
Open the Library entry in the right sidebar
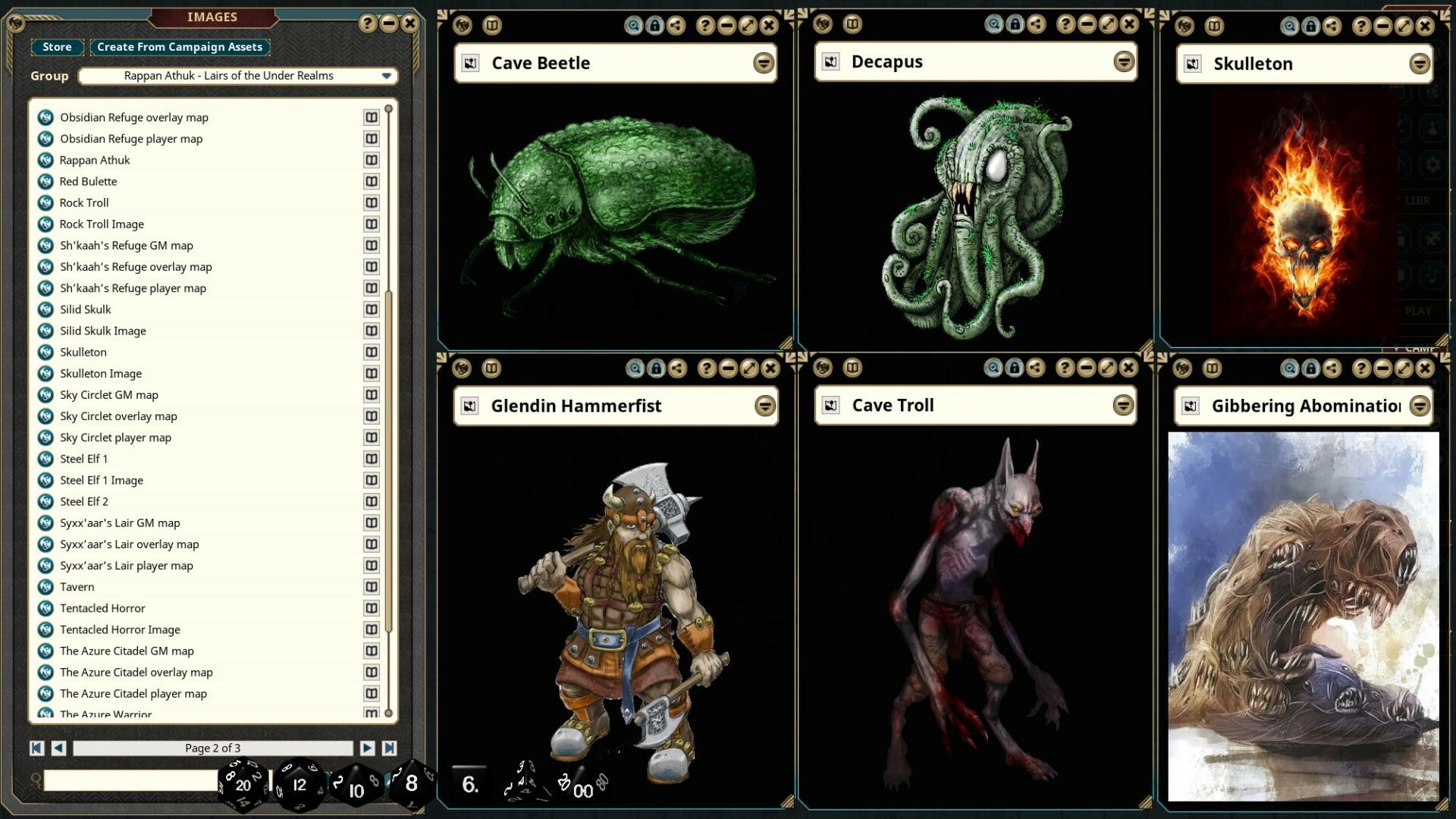[1418, 201]
